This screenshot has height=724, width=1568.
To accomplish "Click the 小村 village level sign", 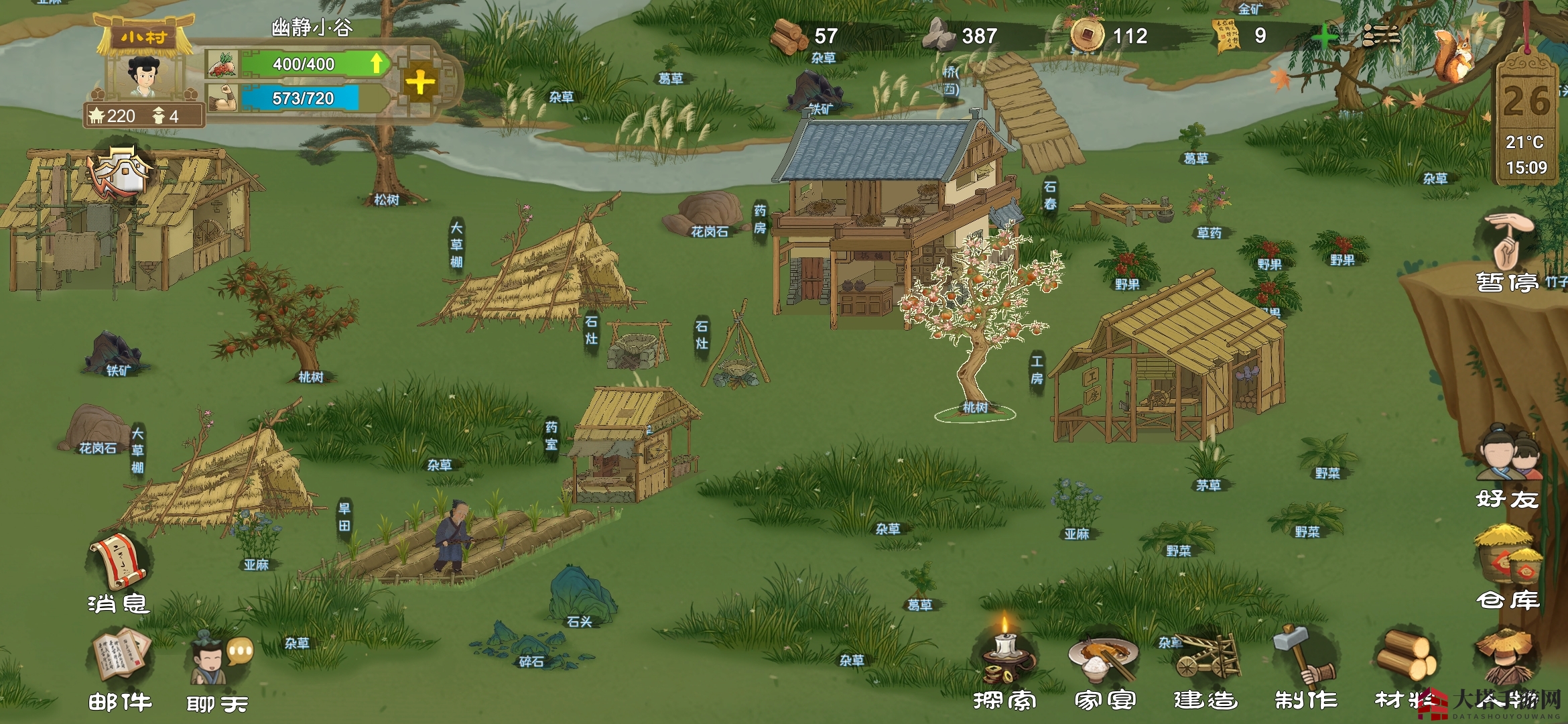I will tap(144, 38).
